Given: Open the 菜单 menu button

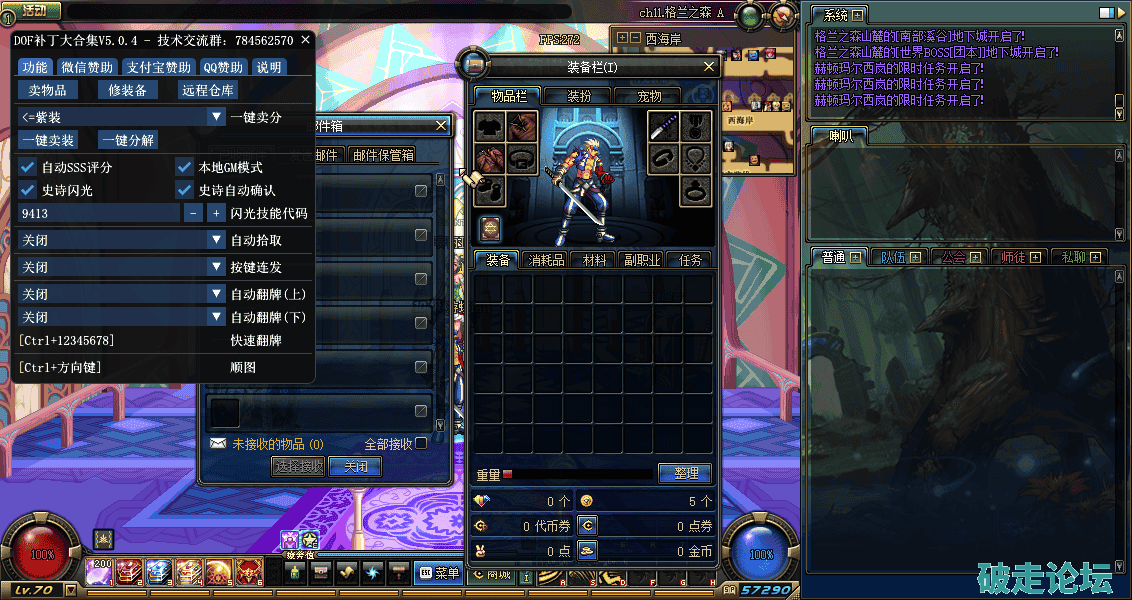Looking at the screenshot, I should pyautogui.click(x=440, y=573).
